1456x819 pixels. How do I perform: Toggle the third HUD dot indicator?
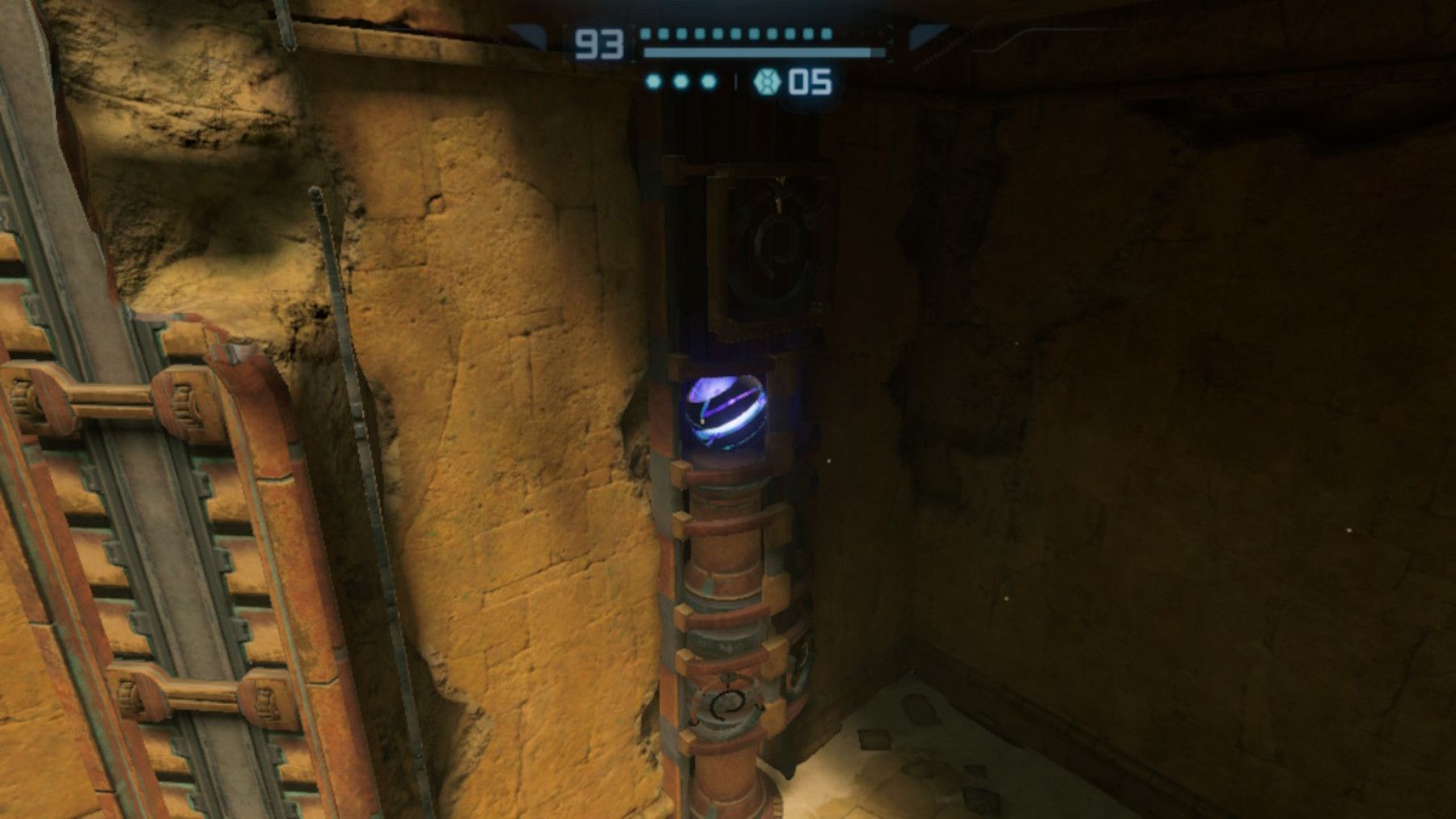[x=708, y=81]
